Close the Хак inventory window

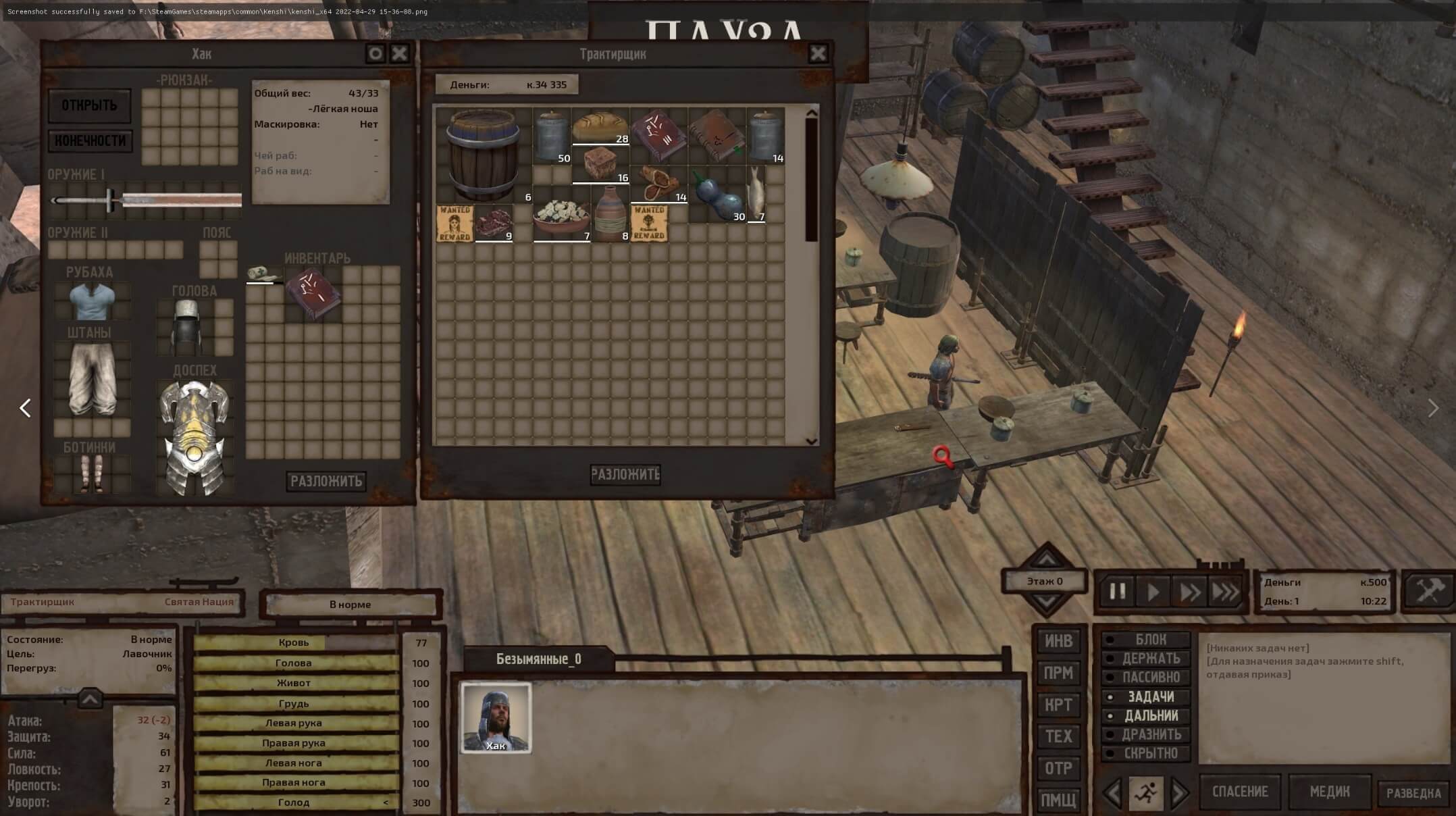[x=400, y=53]
